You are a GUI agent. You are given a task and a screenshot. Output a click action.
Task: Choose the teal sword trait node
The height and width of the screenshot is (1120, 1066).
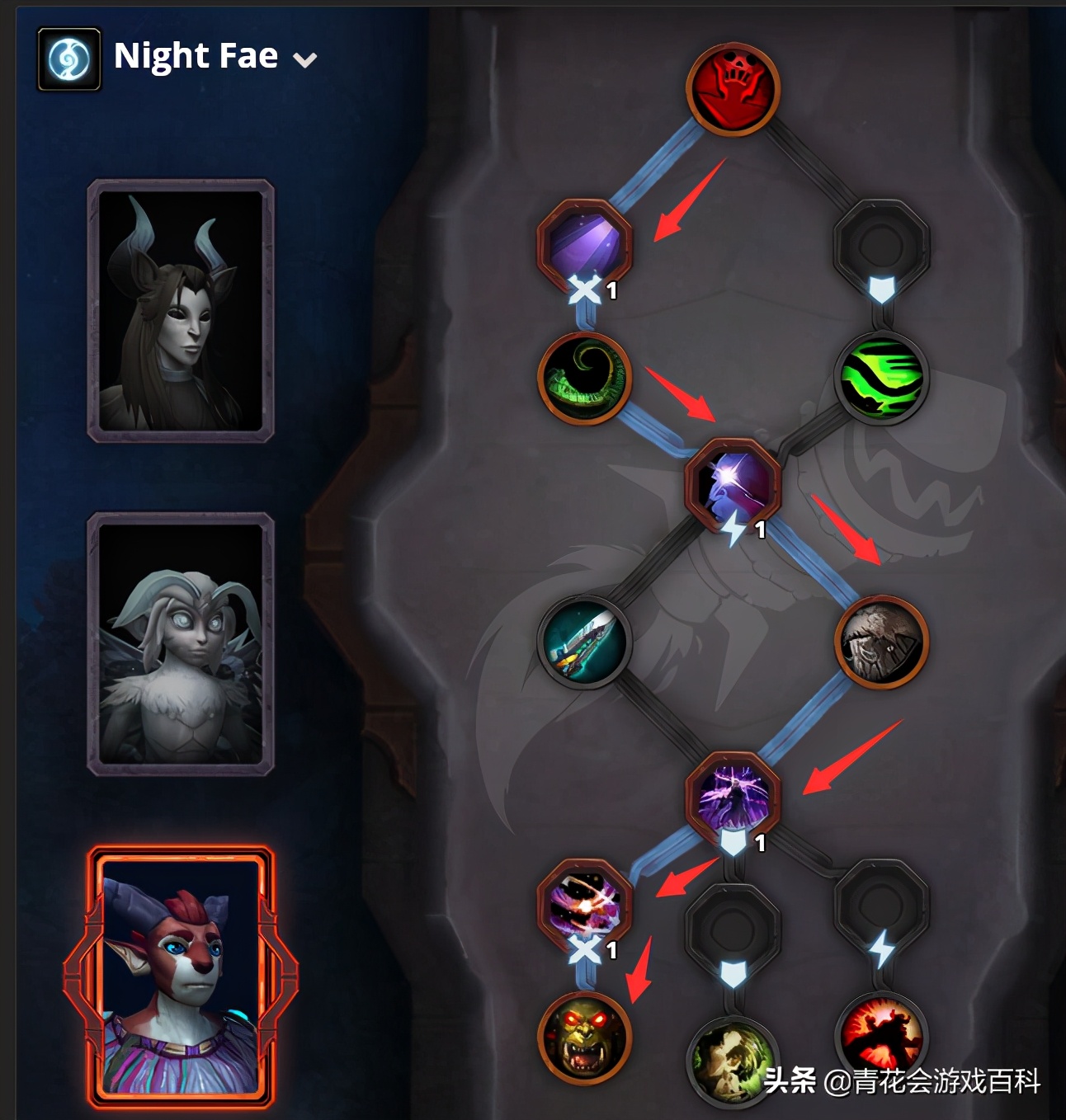[x=584, y=642]
